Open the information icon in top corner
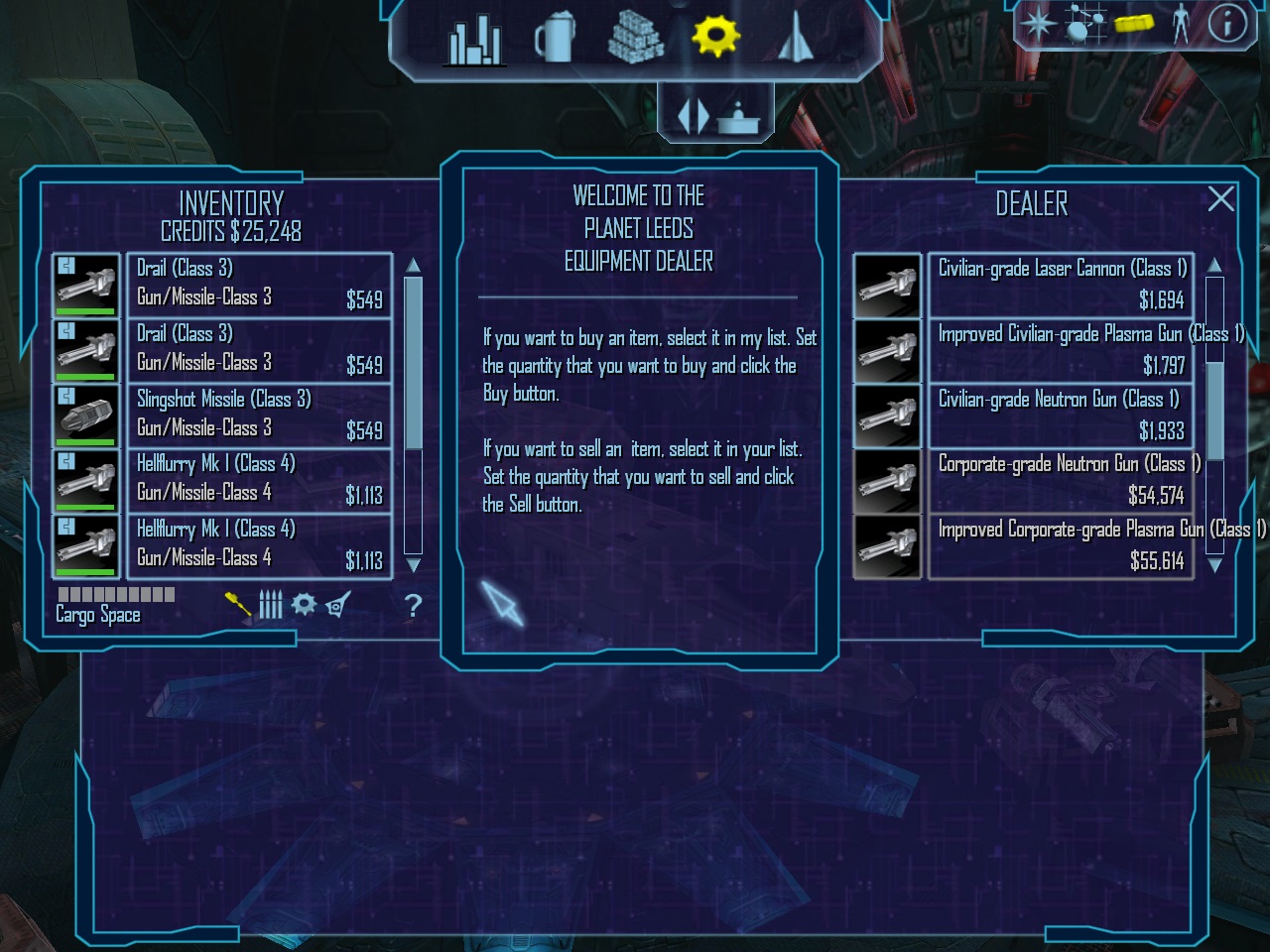 pos(1227,23)
